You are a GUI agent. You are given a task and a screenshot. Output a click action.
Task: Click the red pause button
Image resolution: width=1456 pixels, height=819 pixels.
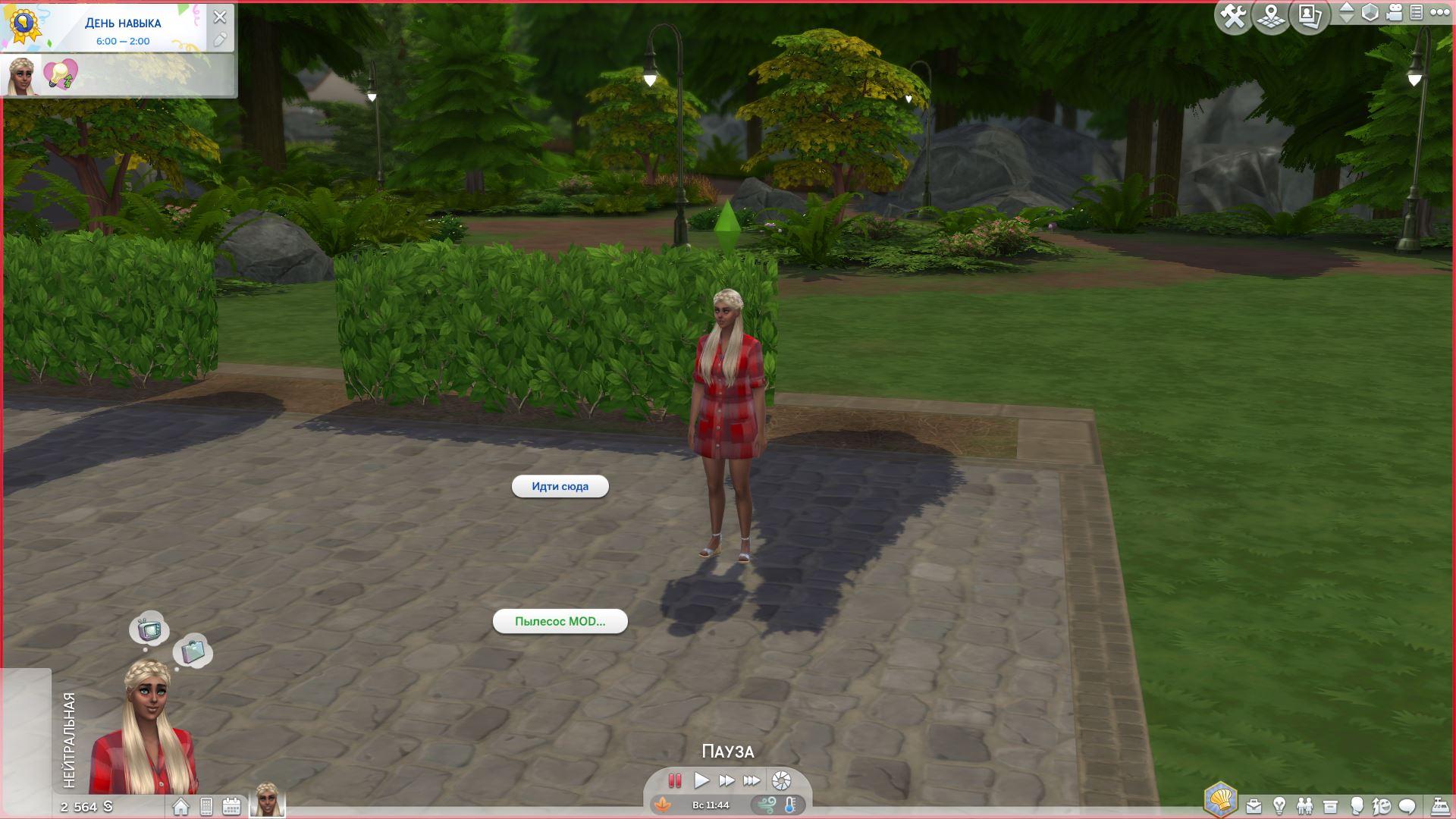click(674, 780)
